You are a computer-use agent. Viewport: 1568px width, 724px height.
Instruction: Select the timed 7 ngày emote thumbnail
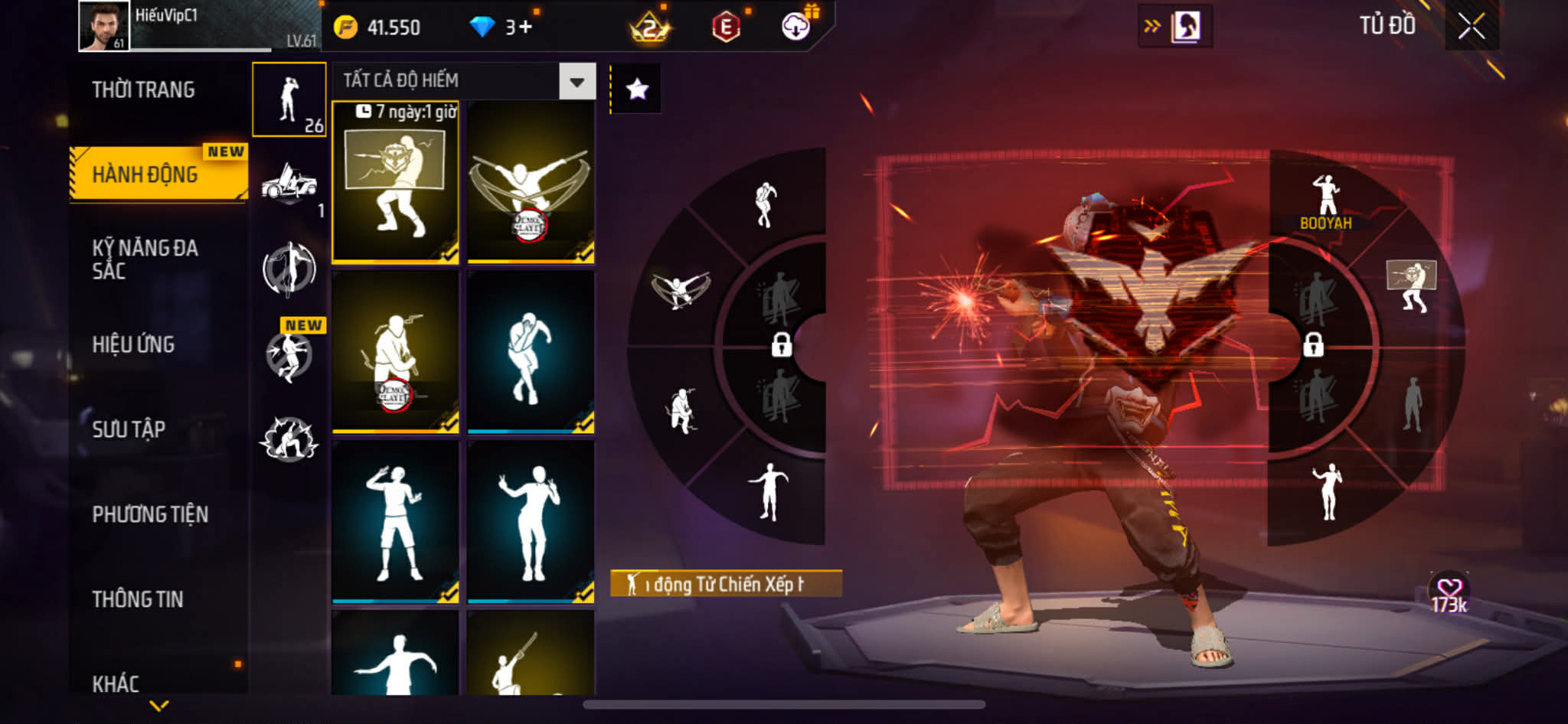(x=395, y=182)
